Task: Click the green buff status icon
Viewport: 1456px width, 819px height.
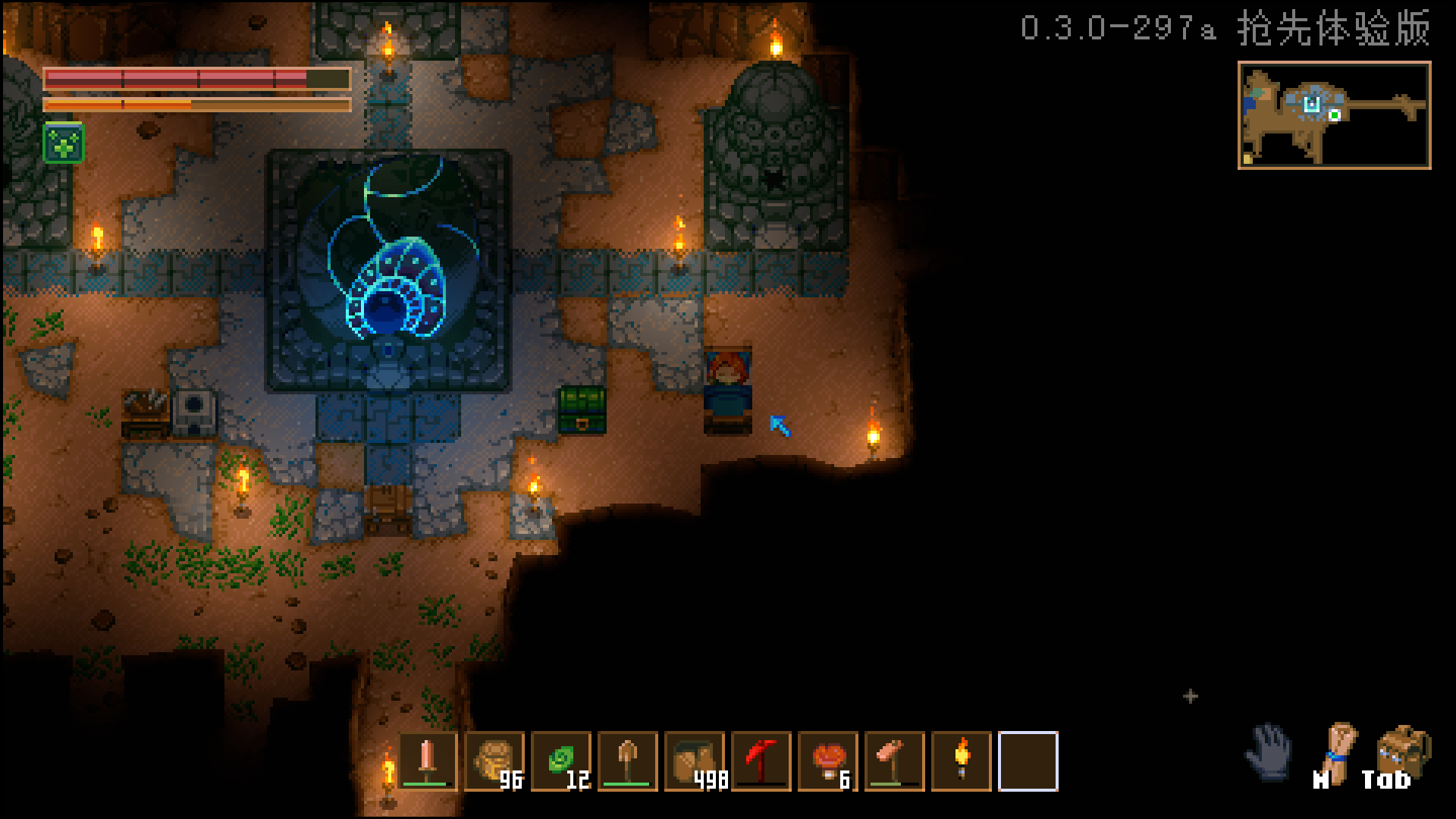Action: 64,143
